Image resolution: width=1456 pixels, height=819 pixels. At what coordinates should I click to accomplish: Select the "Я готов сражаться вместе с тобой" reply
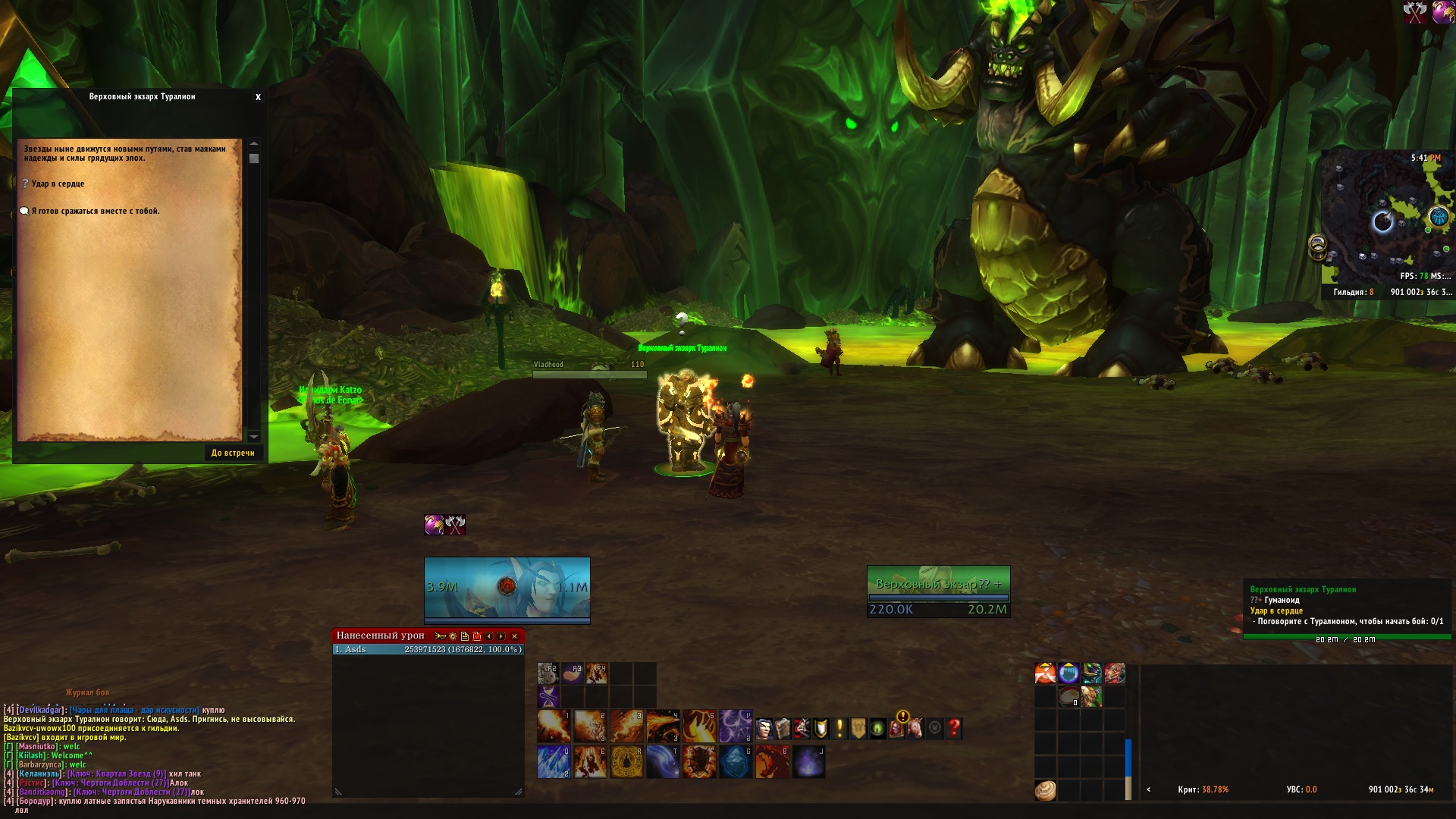point(95,212)
